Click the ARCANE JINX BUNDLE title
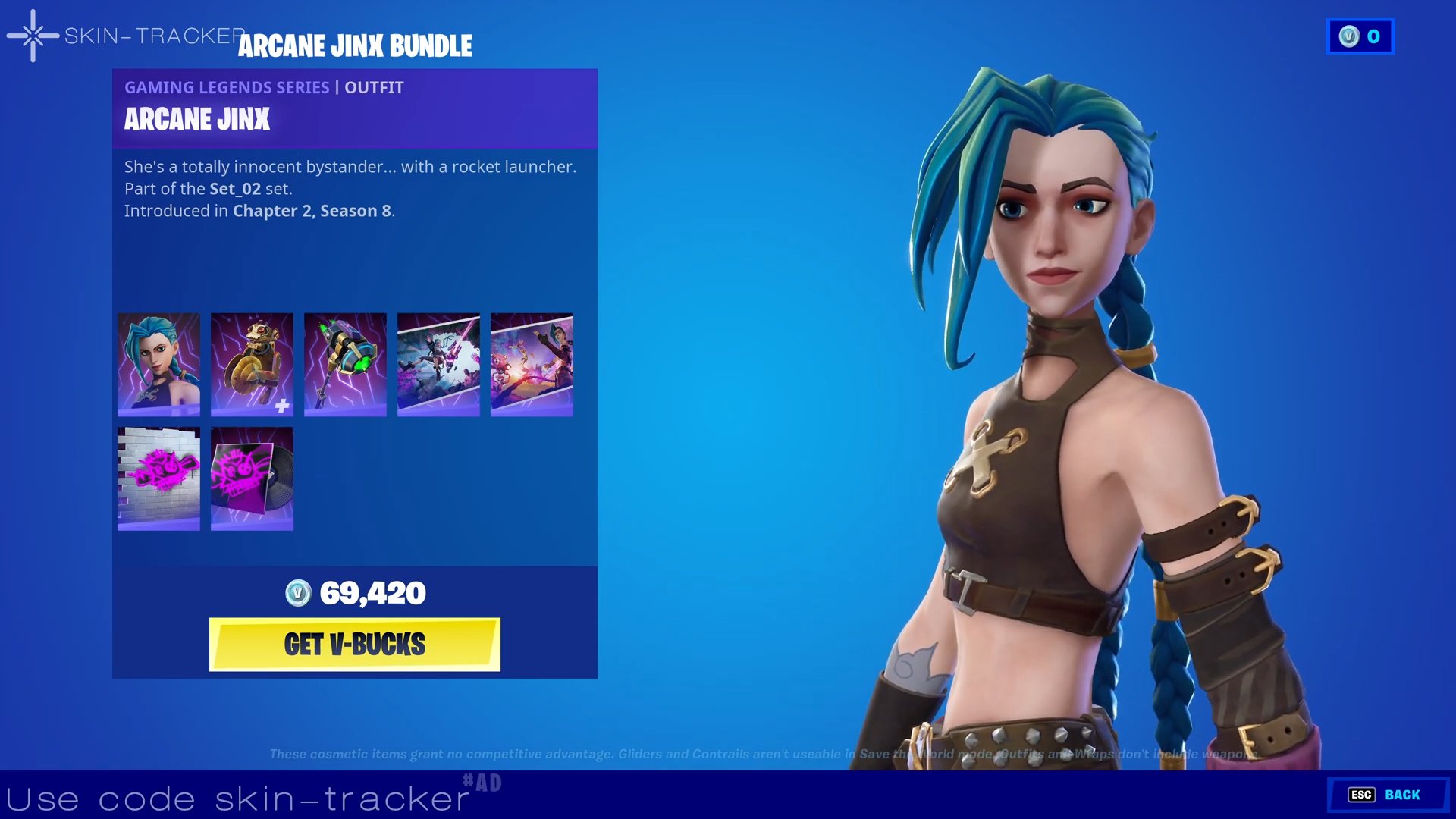 coord(355,45)
